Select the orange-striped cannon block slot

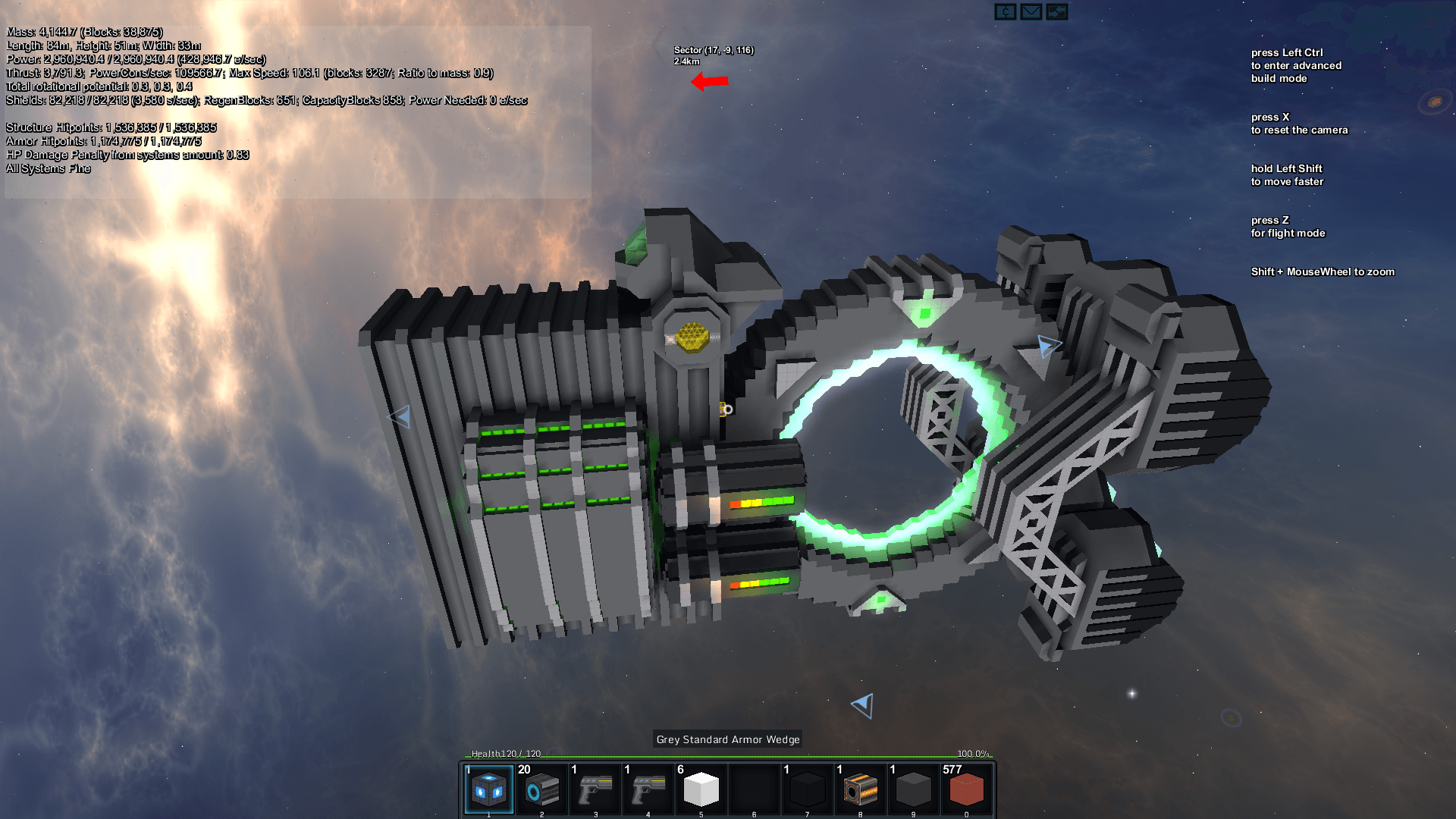pyautogui.click(x=861, y=789)
